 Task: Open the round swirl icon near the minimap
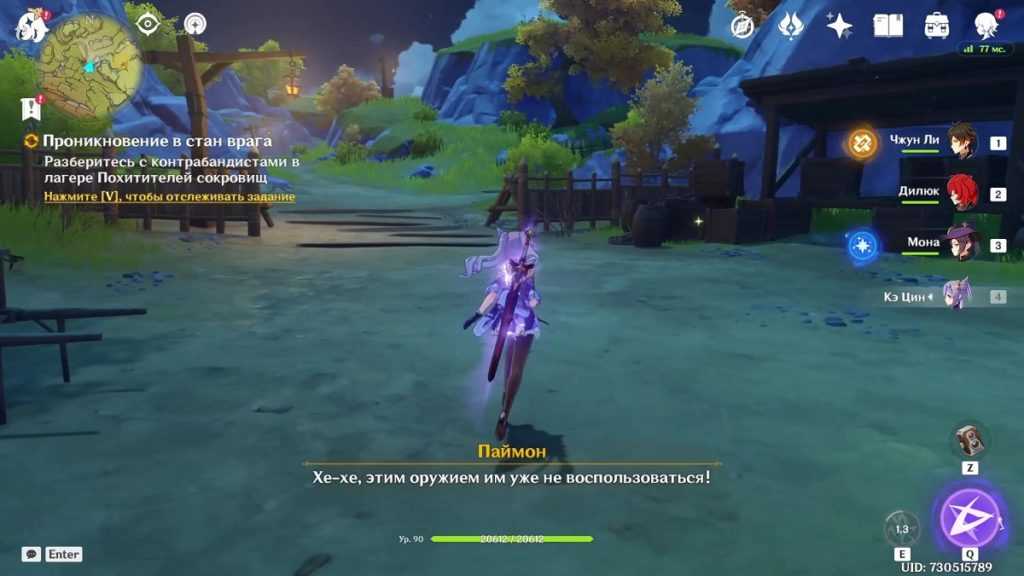195,24
